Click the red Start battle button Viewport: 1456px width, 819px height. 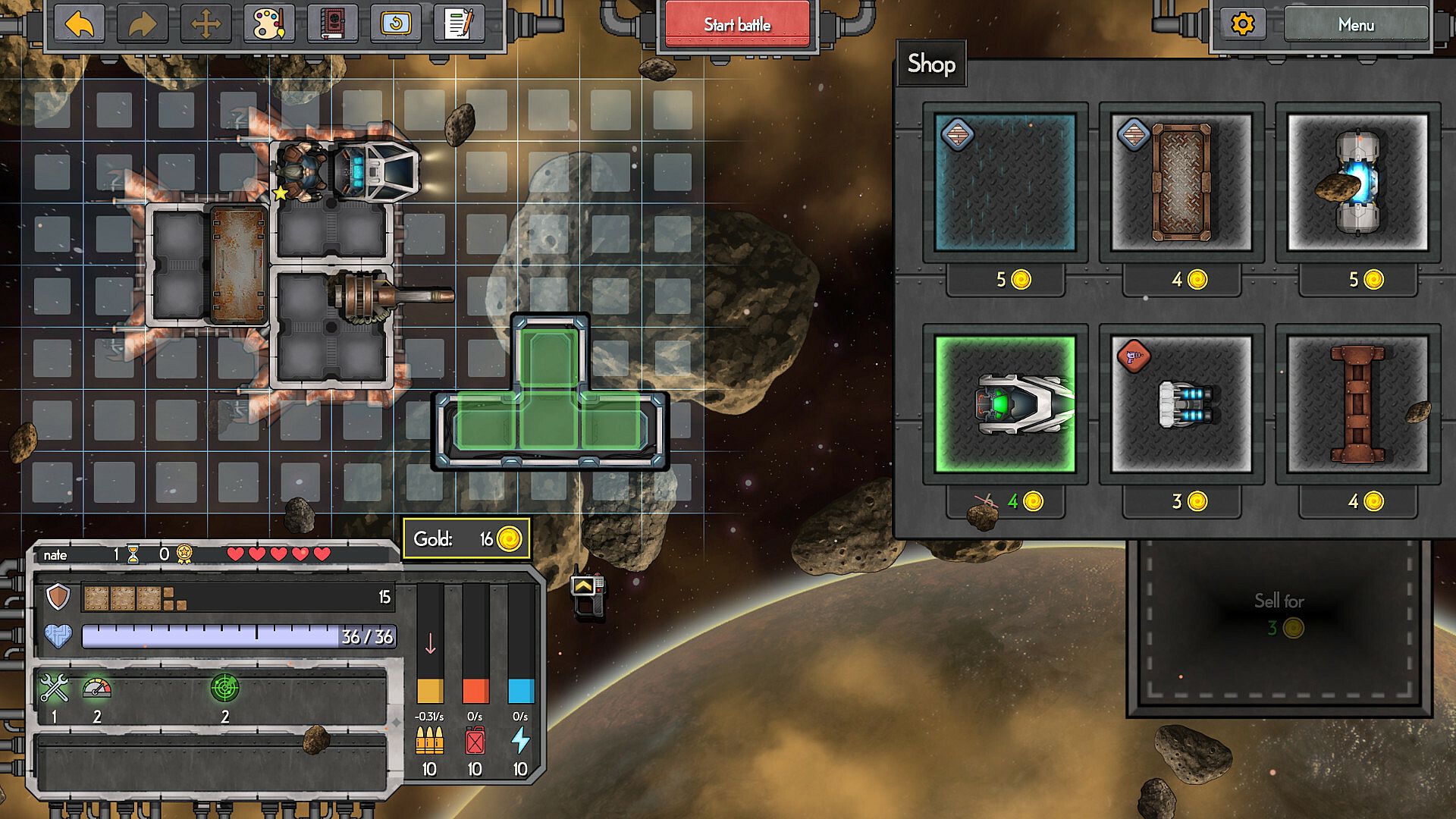[736, 25]
